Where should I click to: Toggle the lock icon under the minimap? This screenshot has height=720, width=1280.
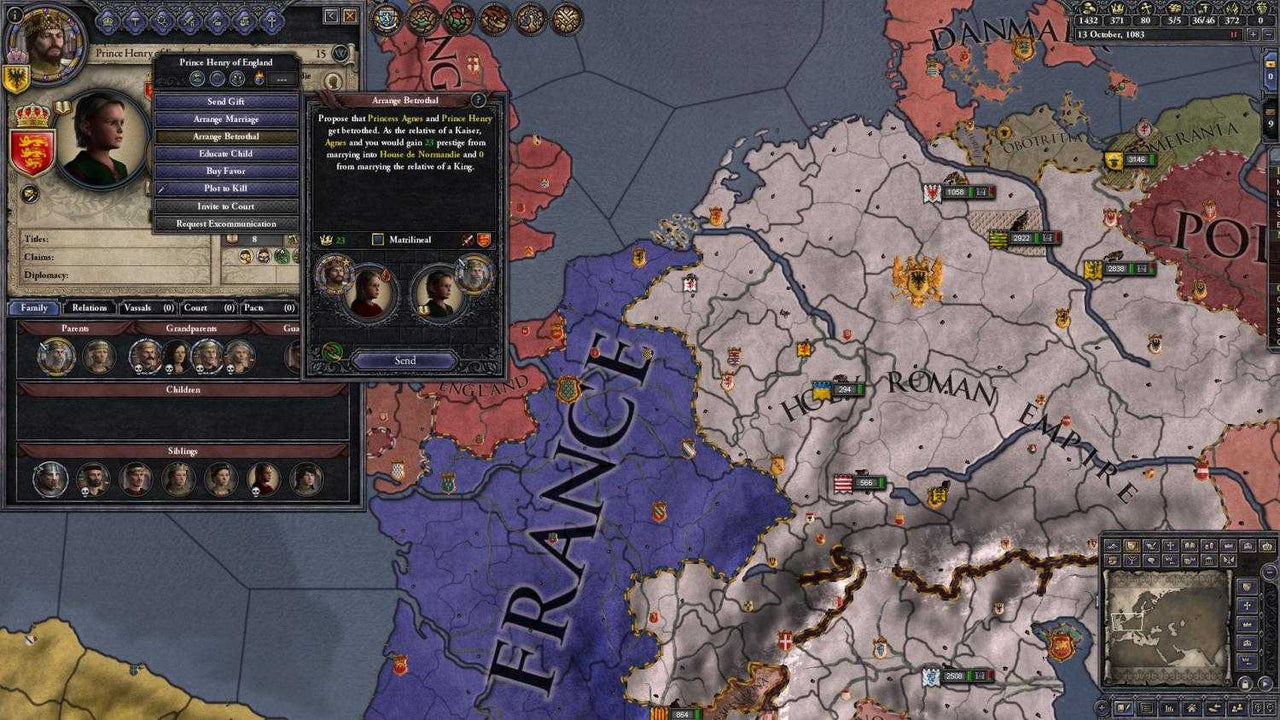click(x=1245, y=684)
